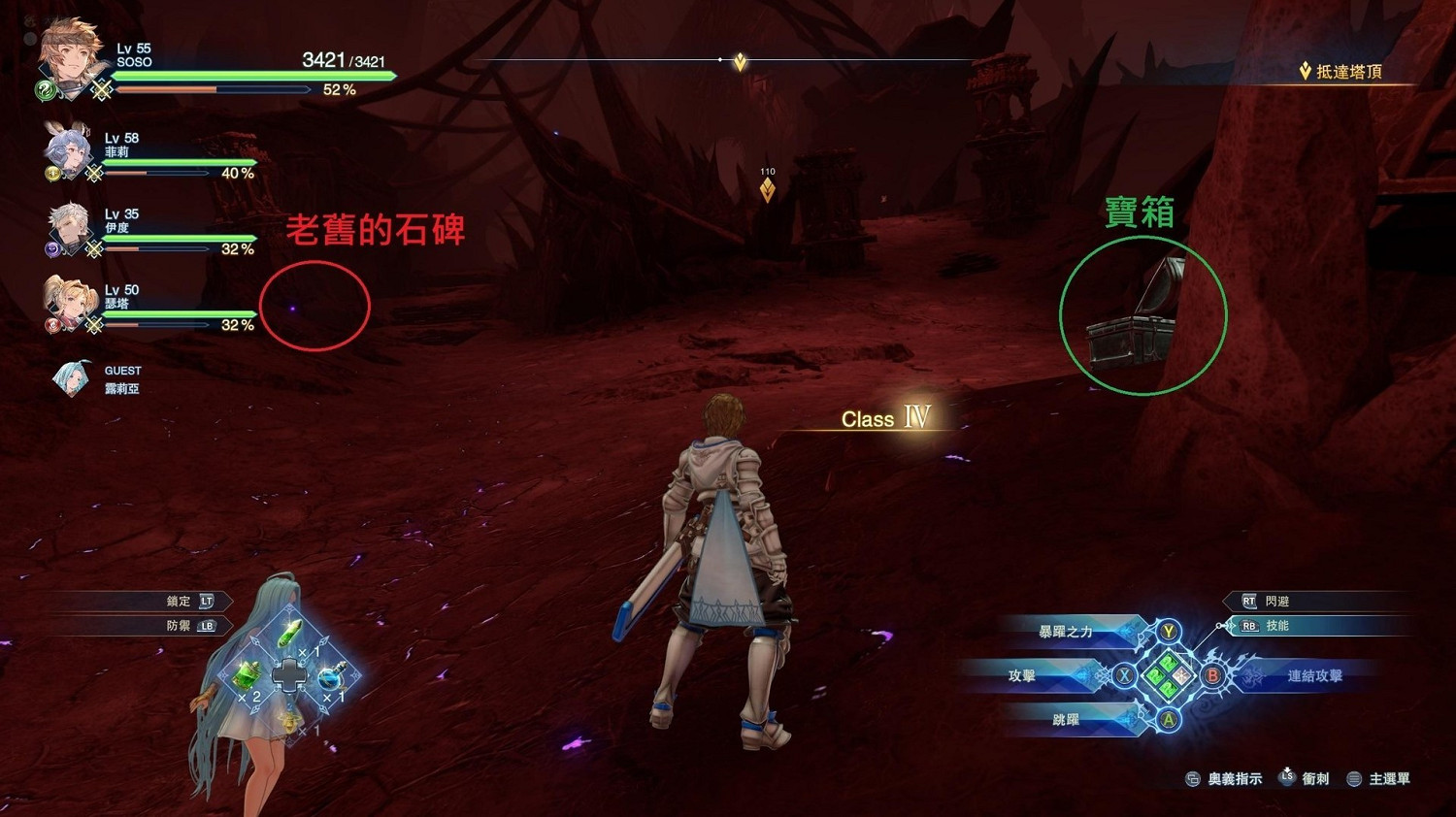
Task: Open the 主選單 main menu
Action: (x=1388, y=777)
